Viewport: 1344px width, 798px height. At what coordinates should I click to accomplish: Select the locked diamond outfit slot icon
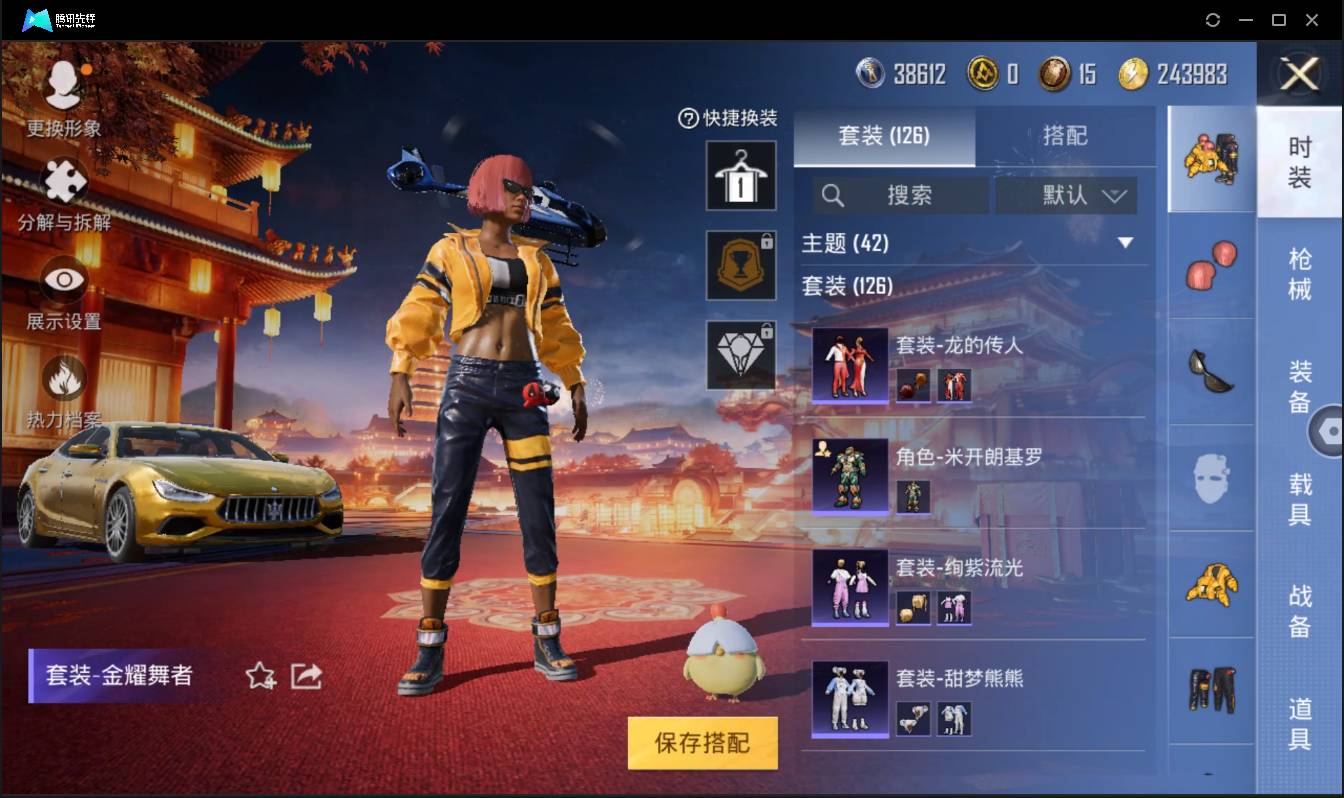(x=741, y=356)
